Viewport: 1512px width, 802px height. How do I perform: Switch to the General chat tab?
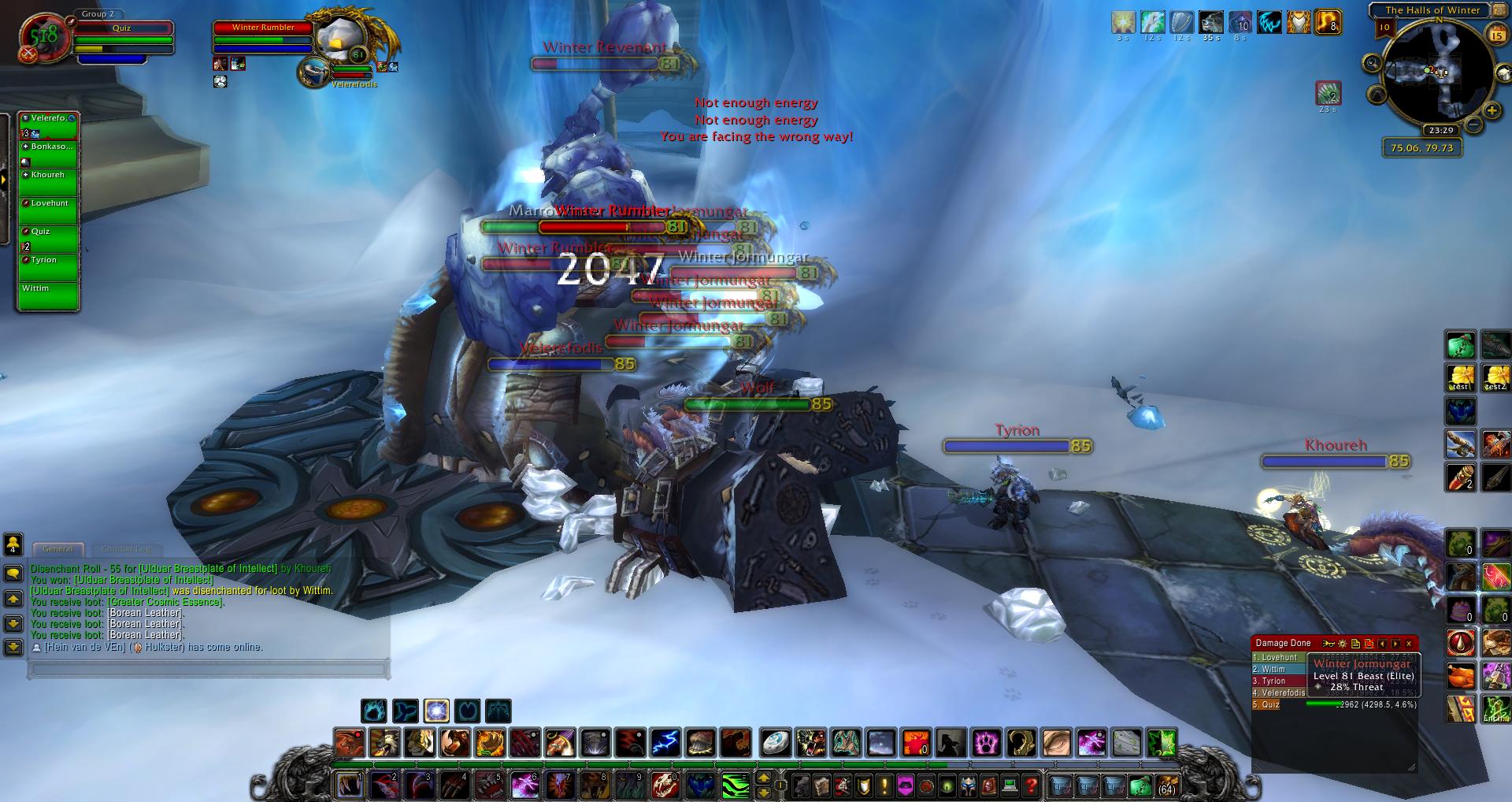[58, 549]
